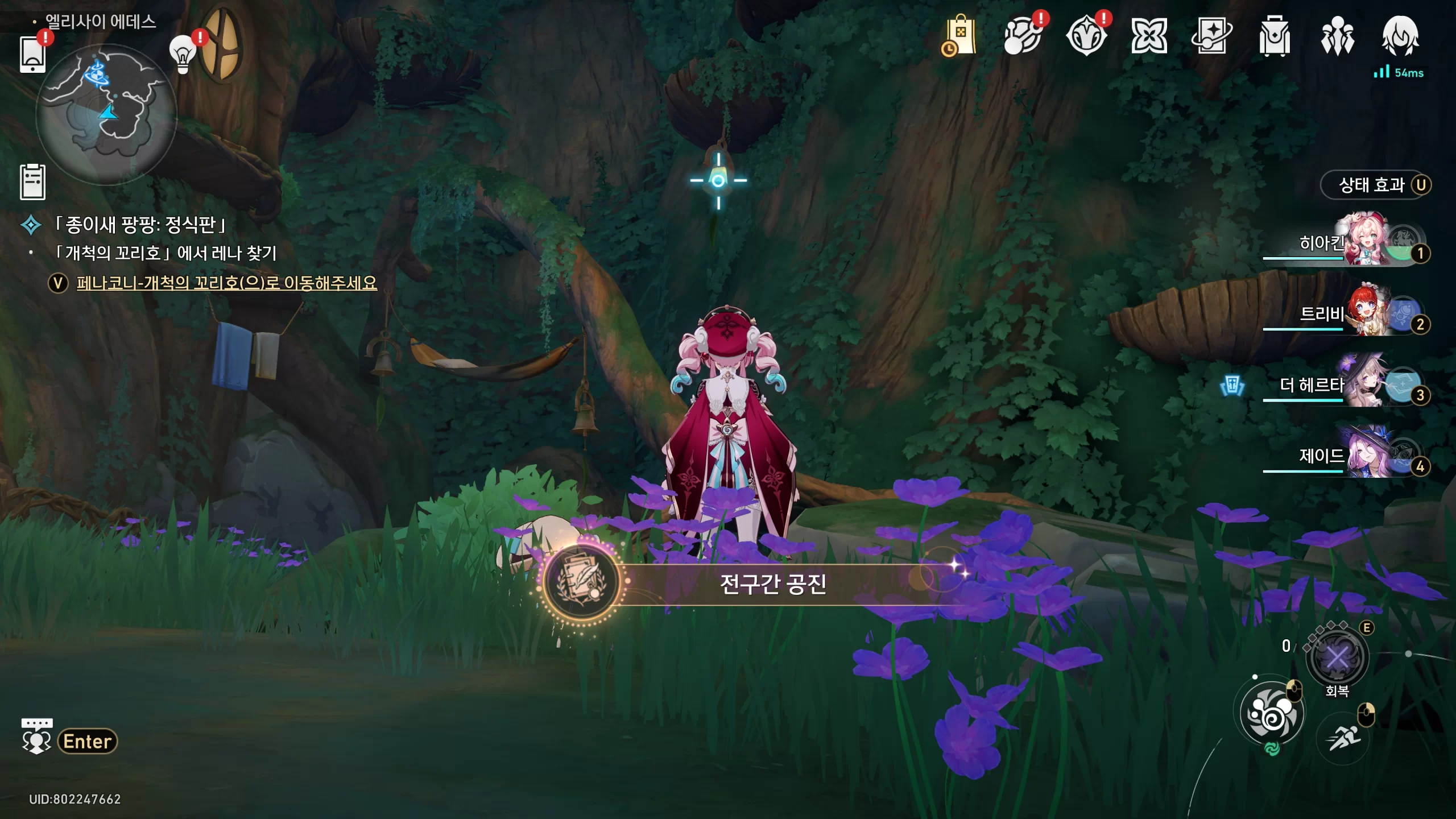Open the circular minimap
Screen dimensions: 1456x819
pos(106,115)
